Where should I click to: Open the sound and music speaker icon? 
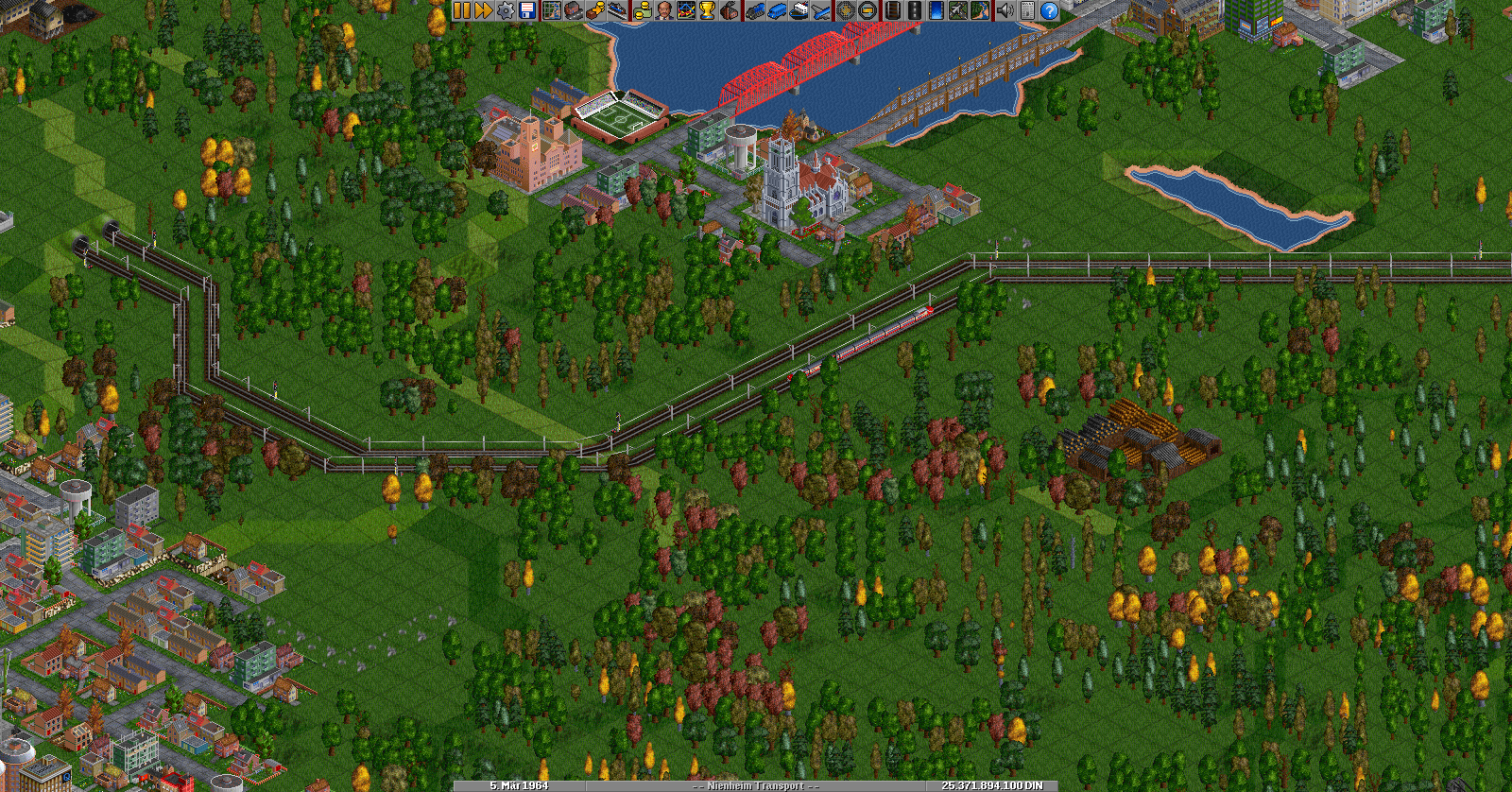(x=1005, y=10)
